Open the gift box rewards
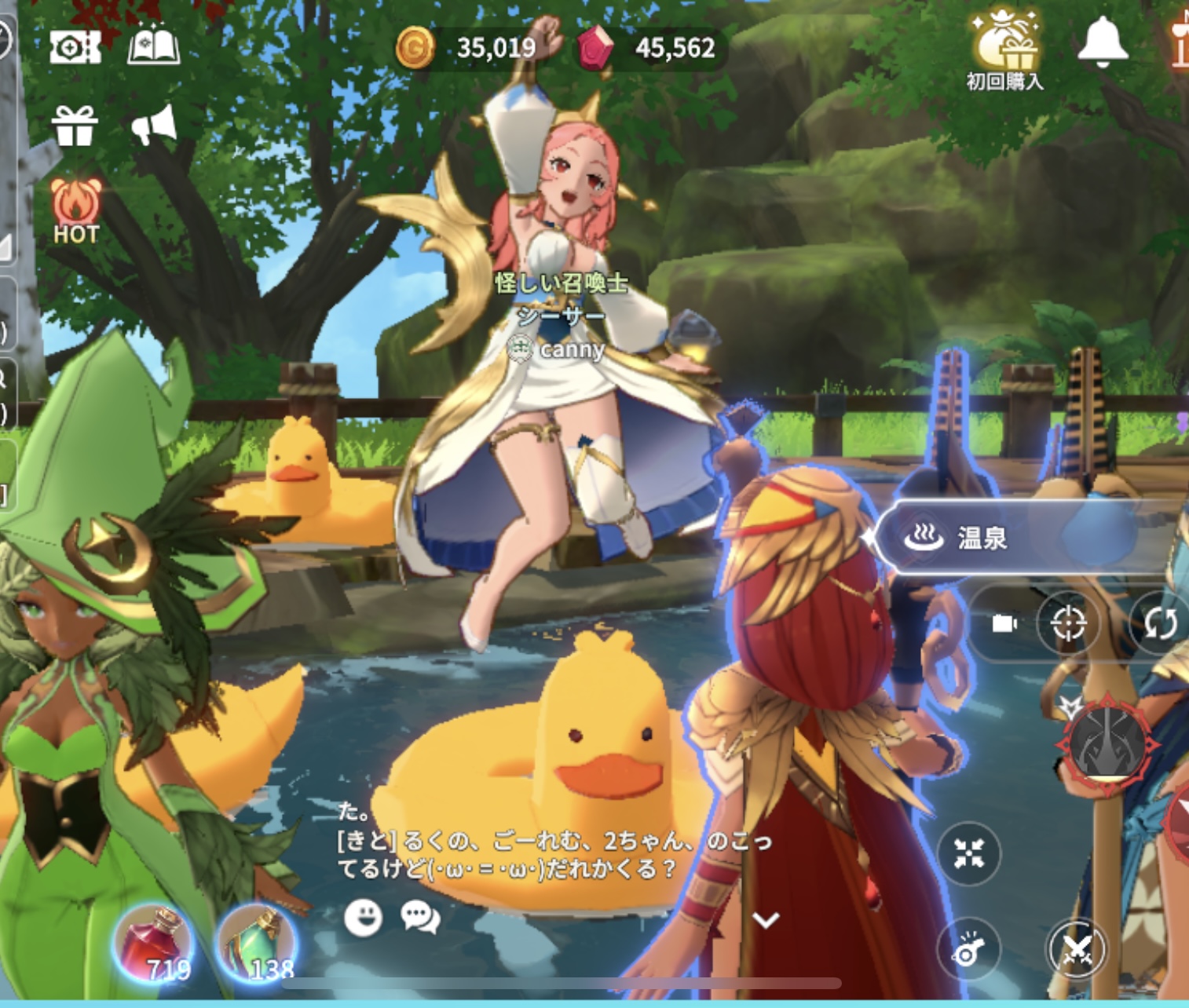The width and height of the screenshot is (1189, 1008). (75, 126)
